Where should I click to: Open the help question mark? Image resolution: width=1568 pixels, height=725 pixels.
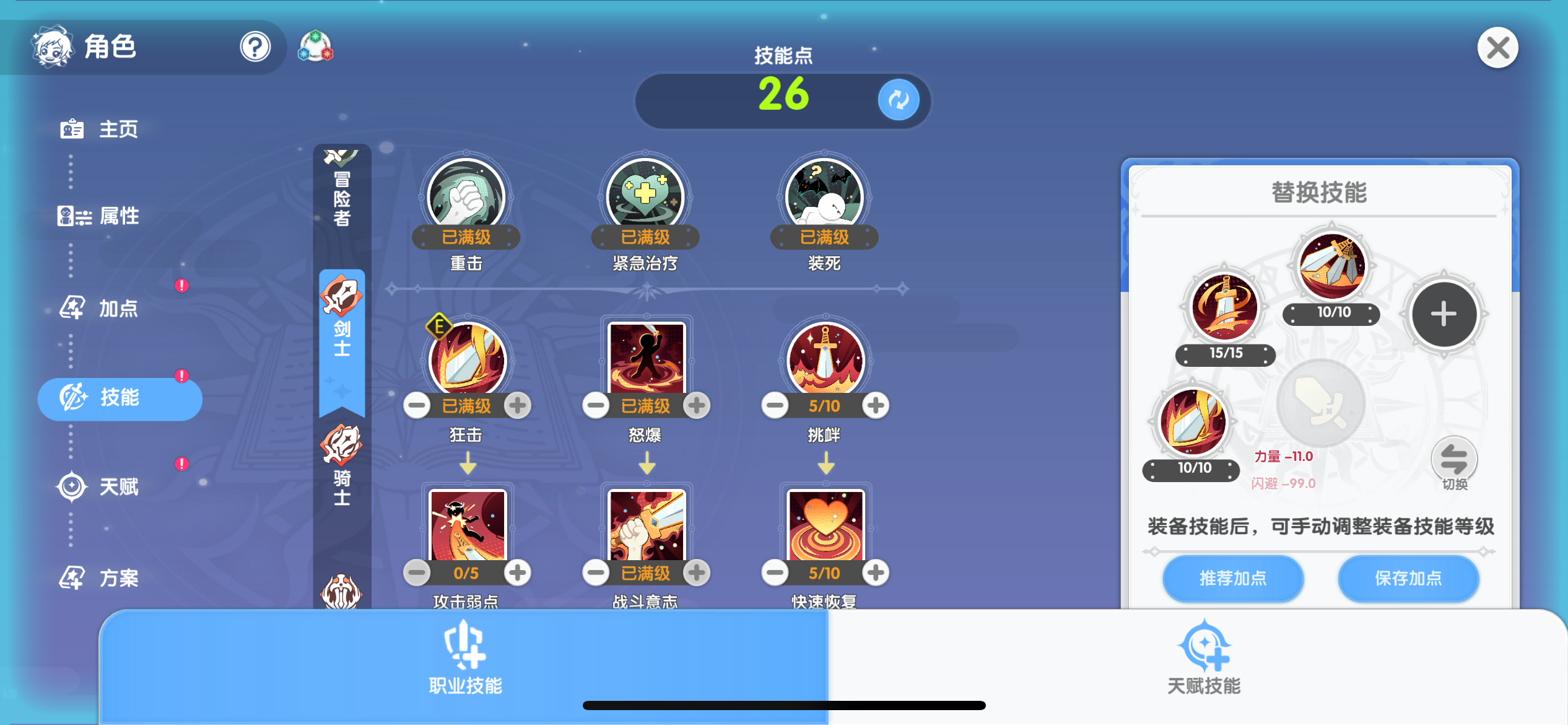(x=255, y=46)
